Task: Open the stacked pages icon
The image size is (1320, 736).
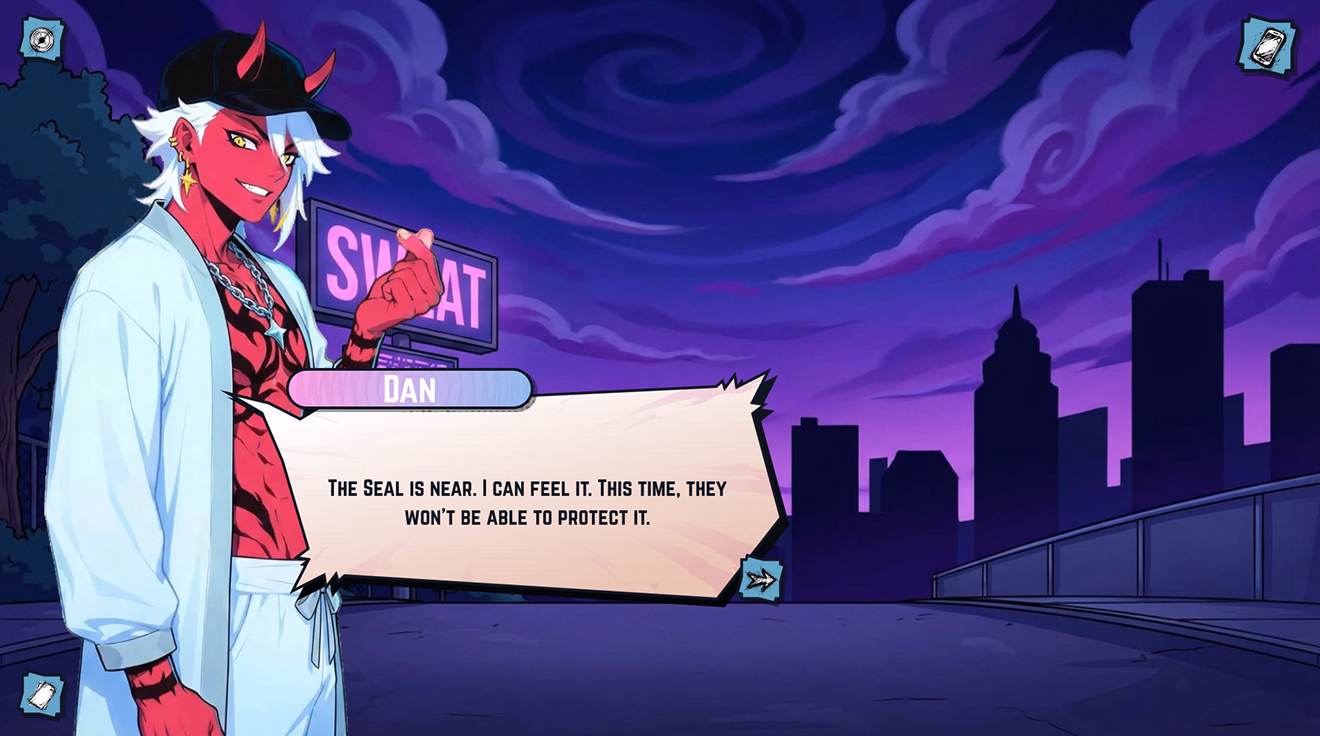Action: [42, 695]
